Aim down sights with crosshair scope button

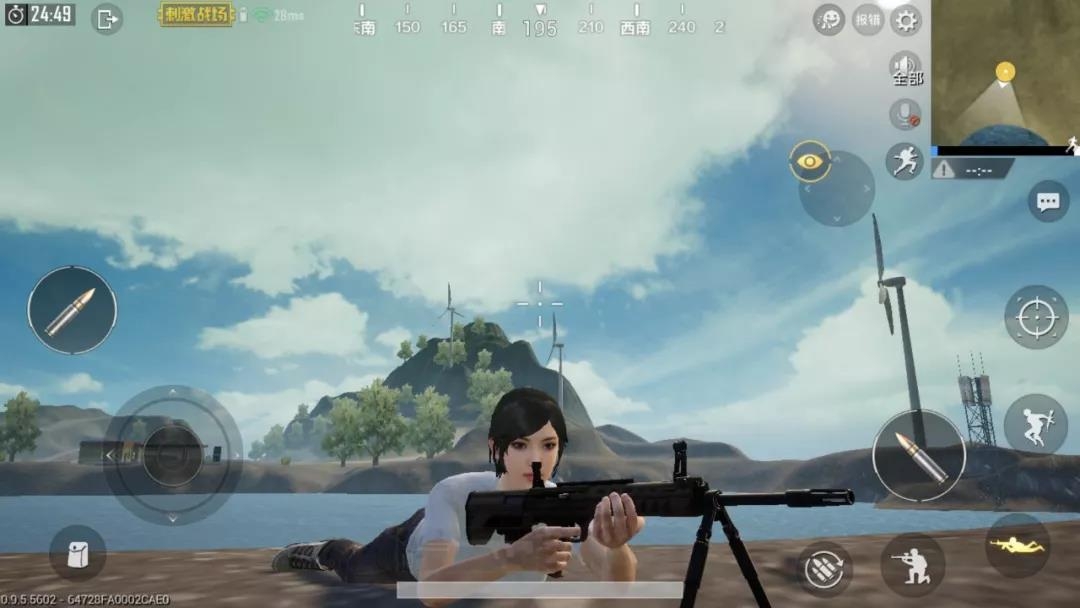point(1036,317)
